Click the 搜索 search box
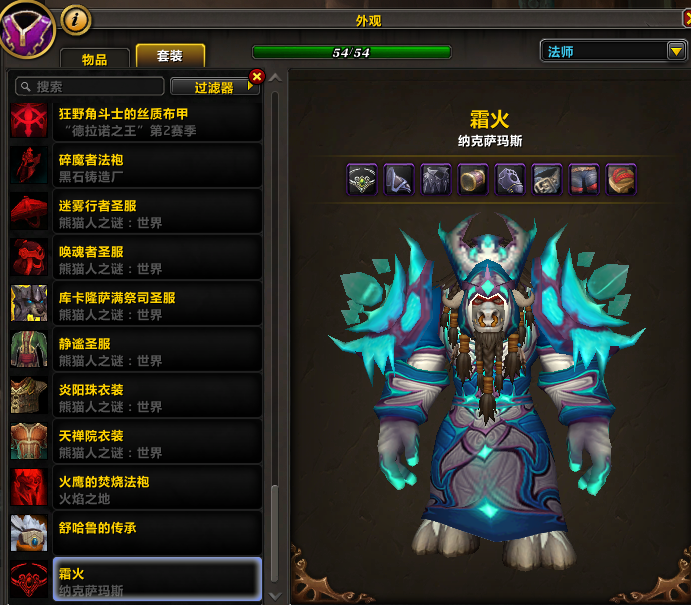 90,87
